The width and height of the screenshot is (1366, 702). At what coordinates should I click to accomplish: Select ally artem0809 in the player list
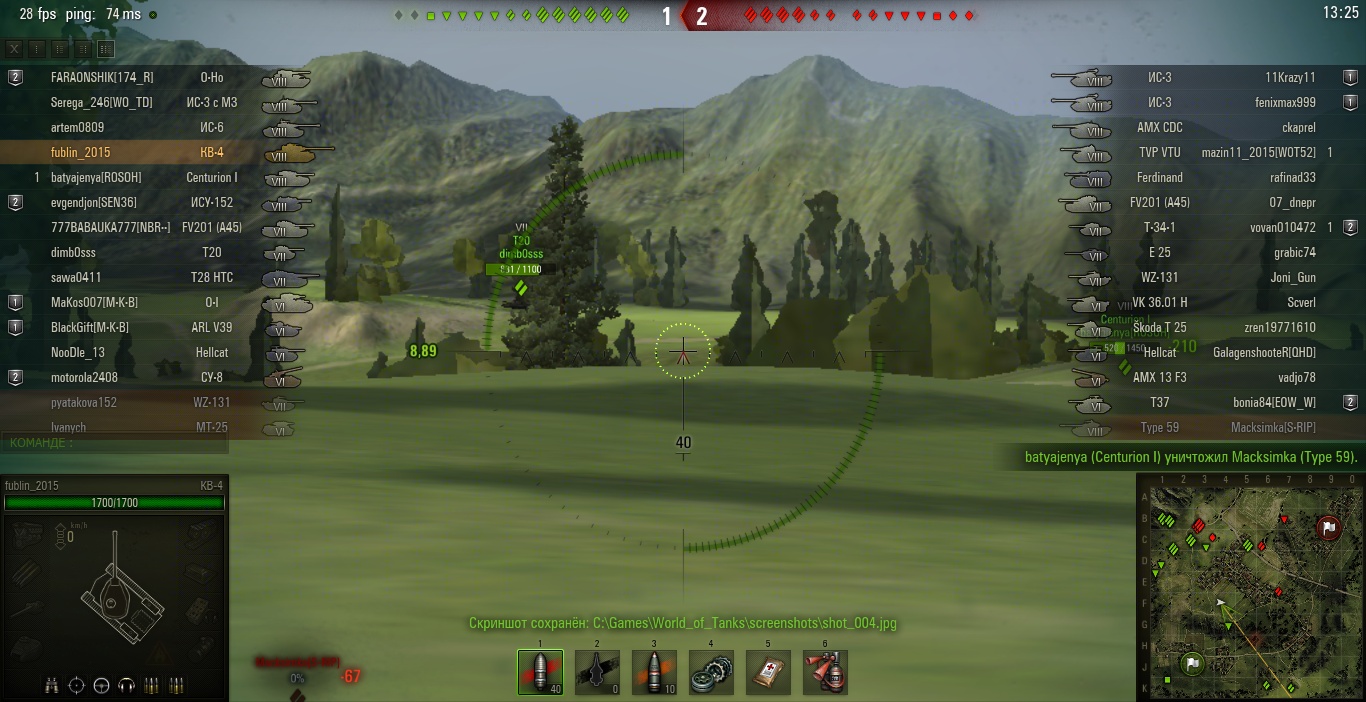tap(150, 127)
